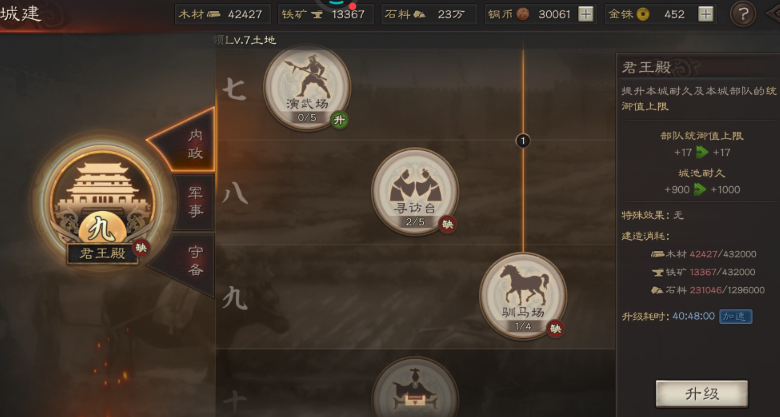The width and height of the screenshot is (780, 417).
Task: Select the 守备 defense tab
Action: [195, 260]
